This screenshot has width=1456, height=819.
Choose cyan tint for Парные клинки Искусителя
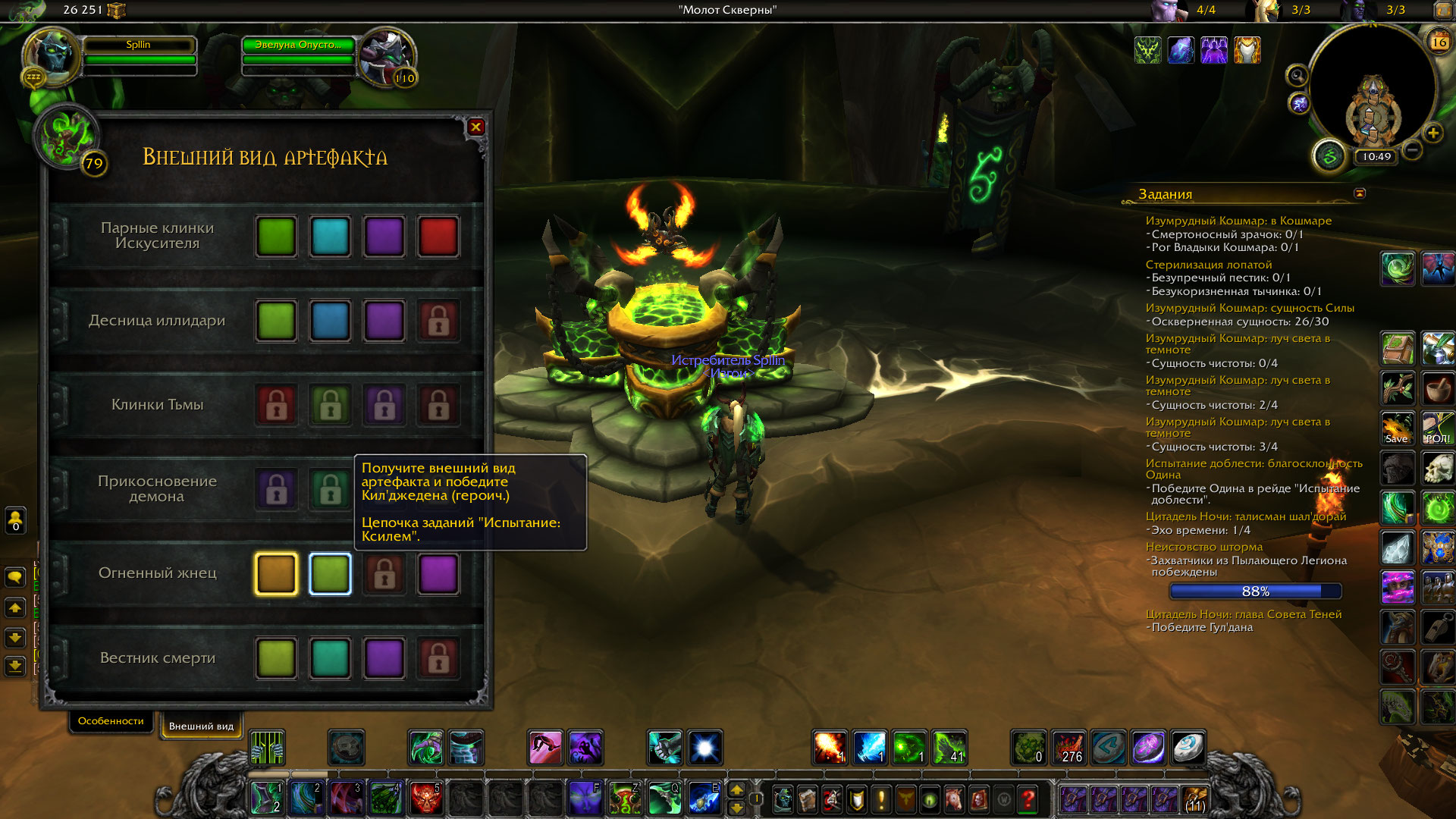330,237
